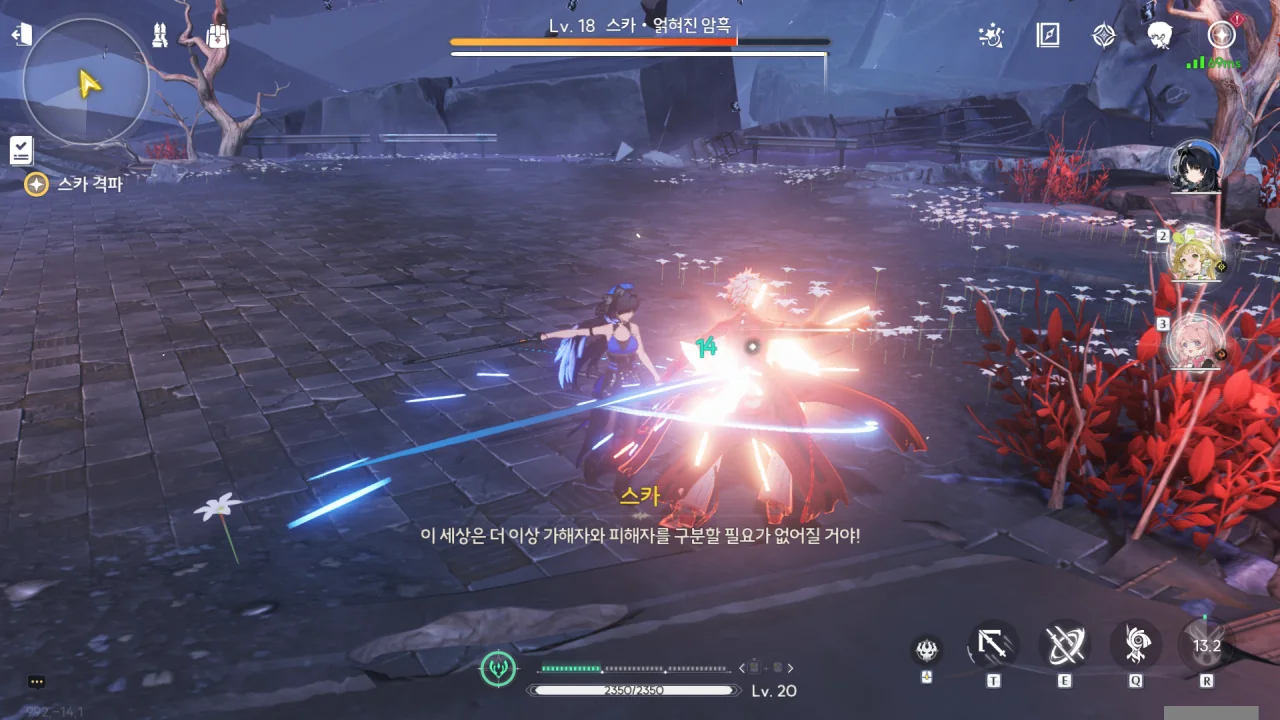1280x720 pixels.
Task: Select the 스카 격파 objective tracker
Action: pyautogui.click(x=76, y=184)
